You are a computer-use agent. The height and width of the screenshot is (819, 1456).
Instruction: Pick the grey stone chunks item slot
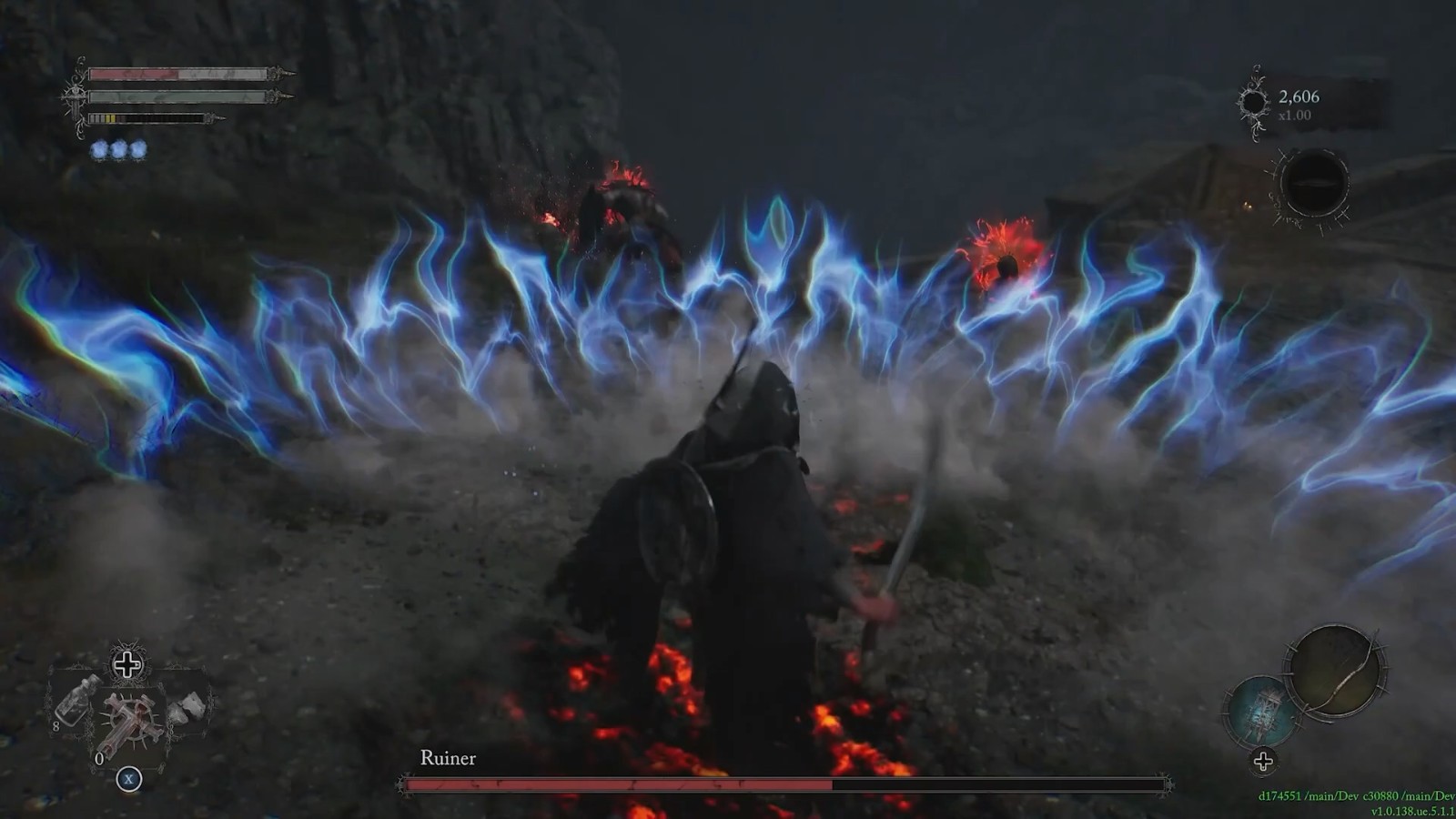pos(188,707)
